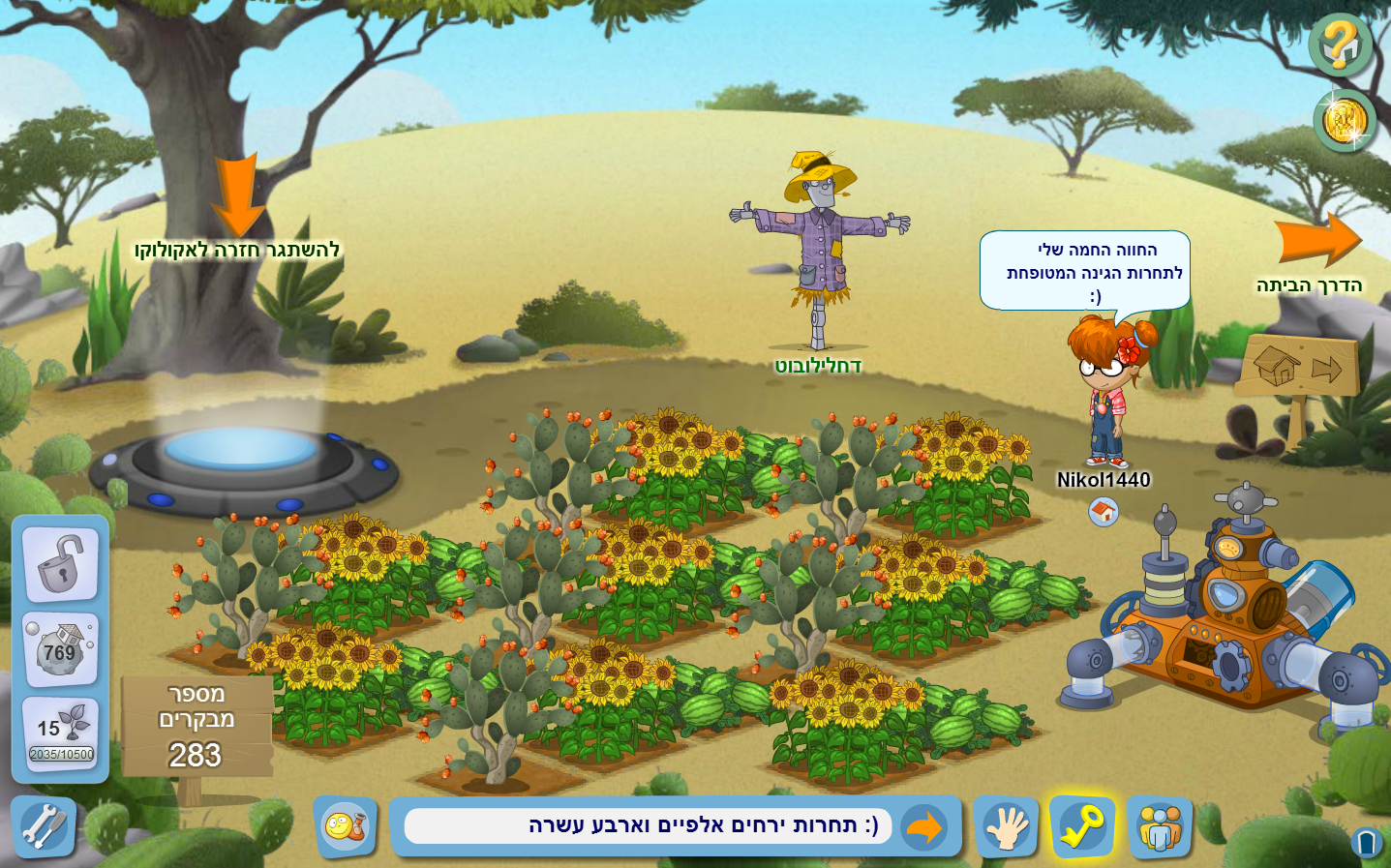Open the emoticon and potion menu
This screenshot has width=1391, height=868.
point(346,827)
